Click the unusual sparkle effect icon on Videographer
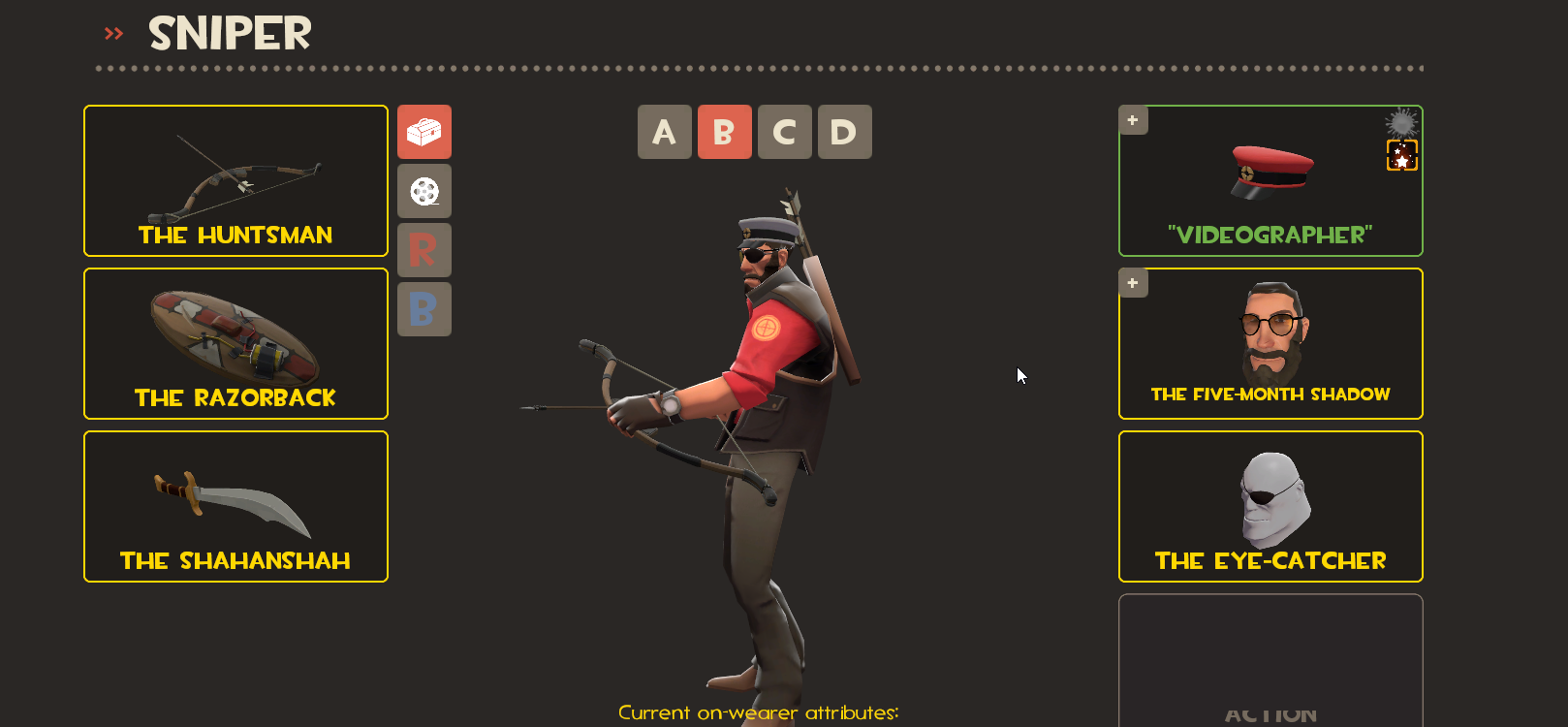The image size is (1568, 727). 1401,121
